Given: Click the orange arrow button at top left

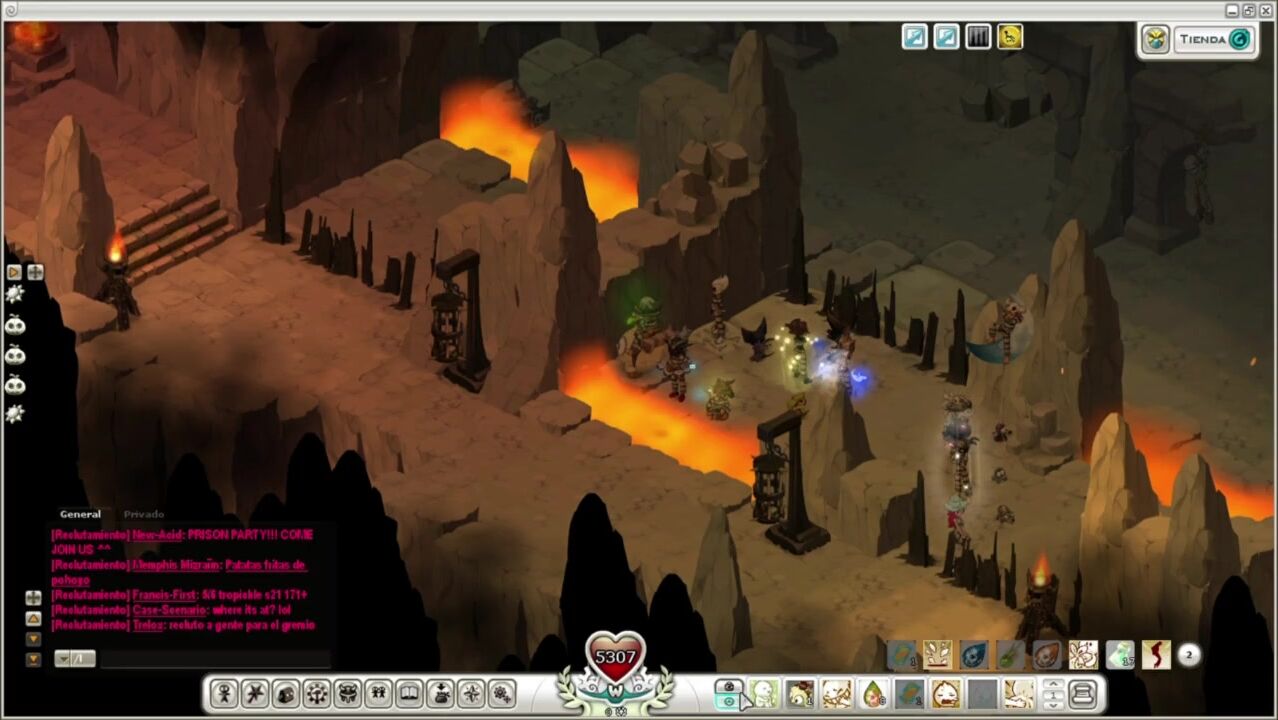Looking at the screenshot, I should click(x=14, y=272).
